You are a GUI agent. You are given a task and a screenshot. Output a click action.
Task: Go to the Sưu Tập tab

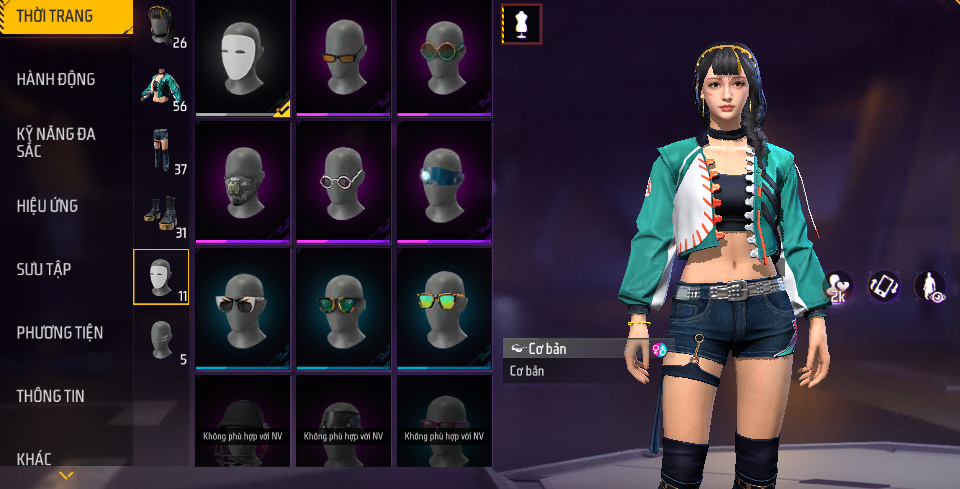(44, 269)
